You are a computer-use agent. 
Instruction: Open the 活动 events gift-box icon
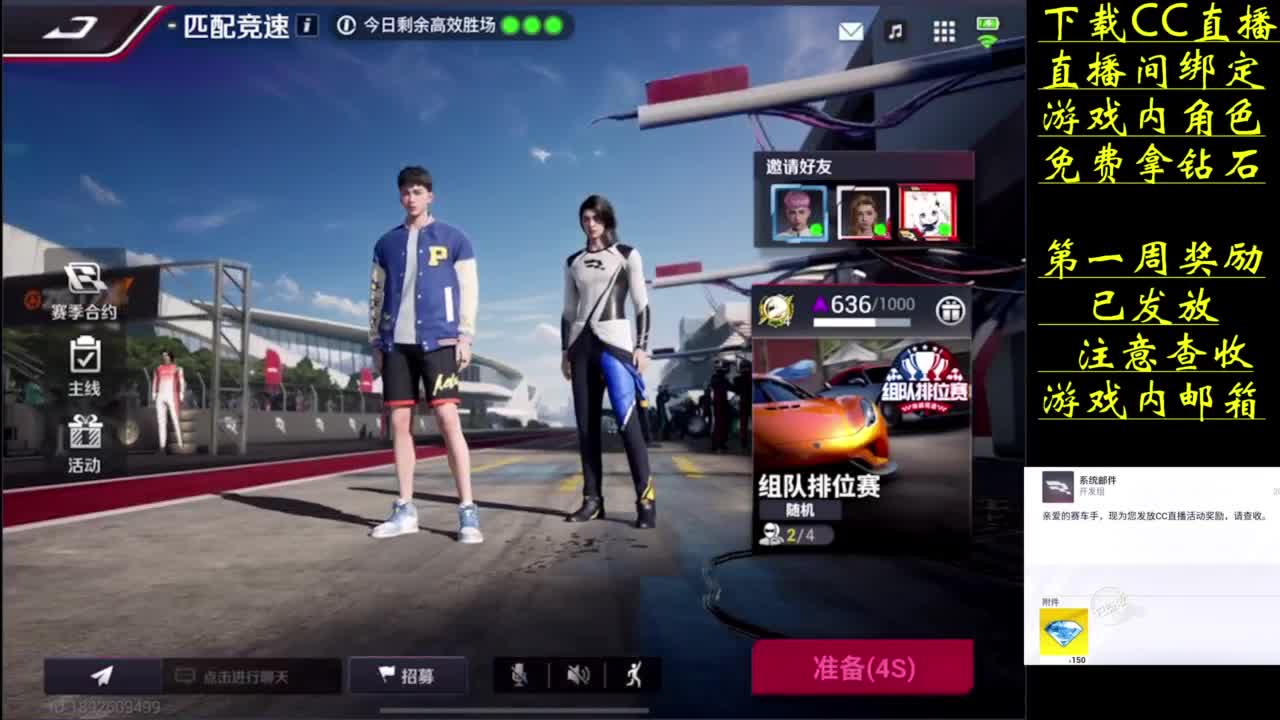click(85, 440)
